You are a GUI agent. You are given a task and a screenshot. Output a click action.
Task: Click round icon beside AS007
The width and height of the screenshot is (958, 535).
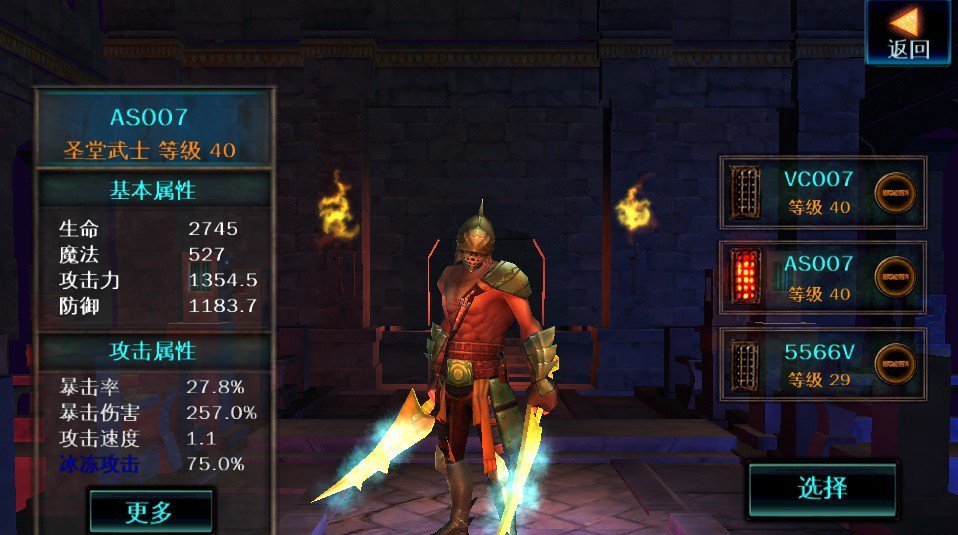[895, 277]
